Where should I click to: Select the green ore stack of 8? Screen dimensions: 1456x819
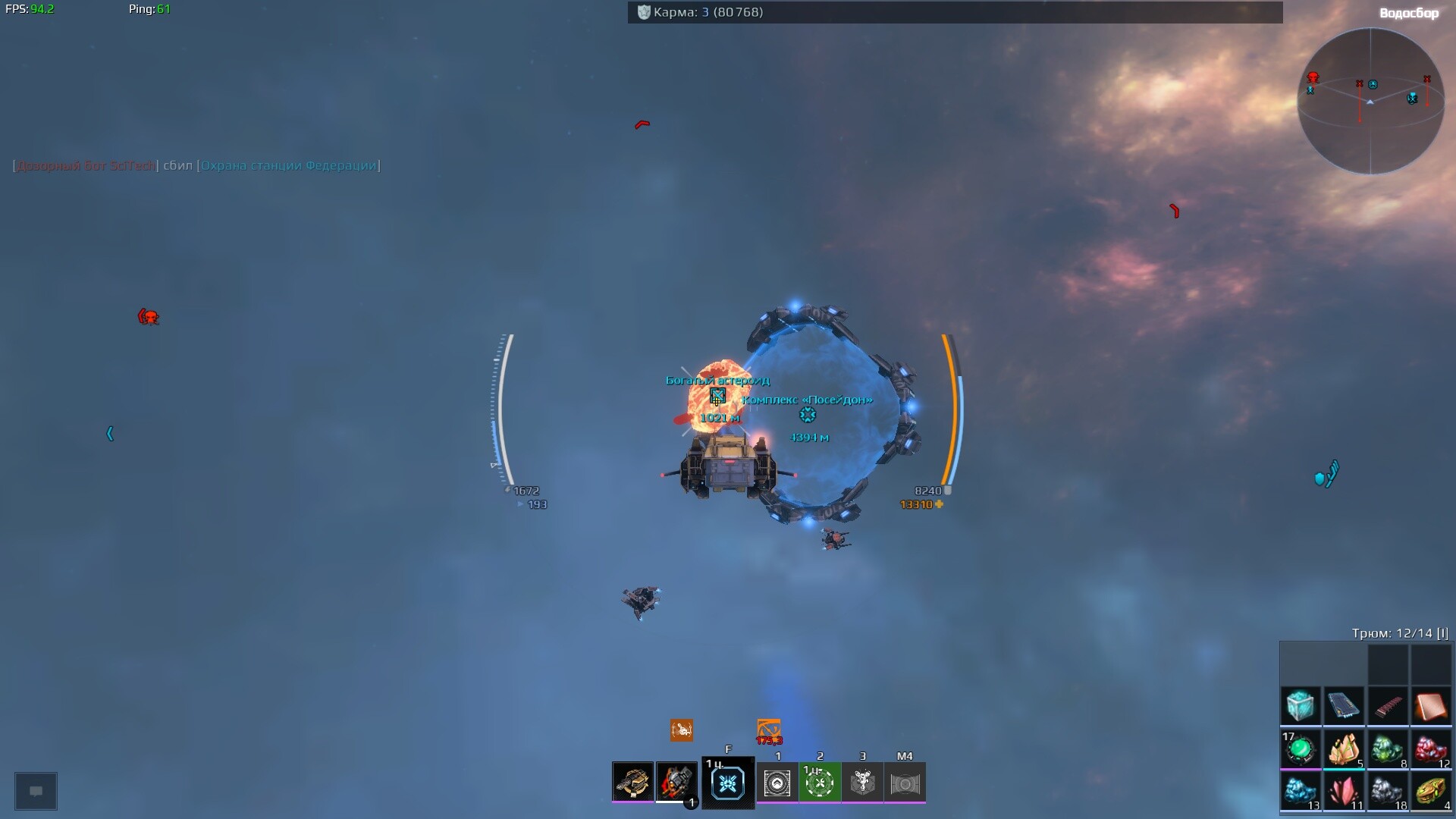1387,749
